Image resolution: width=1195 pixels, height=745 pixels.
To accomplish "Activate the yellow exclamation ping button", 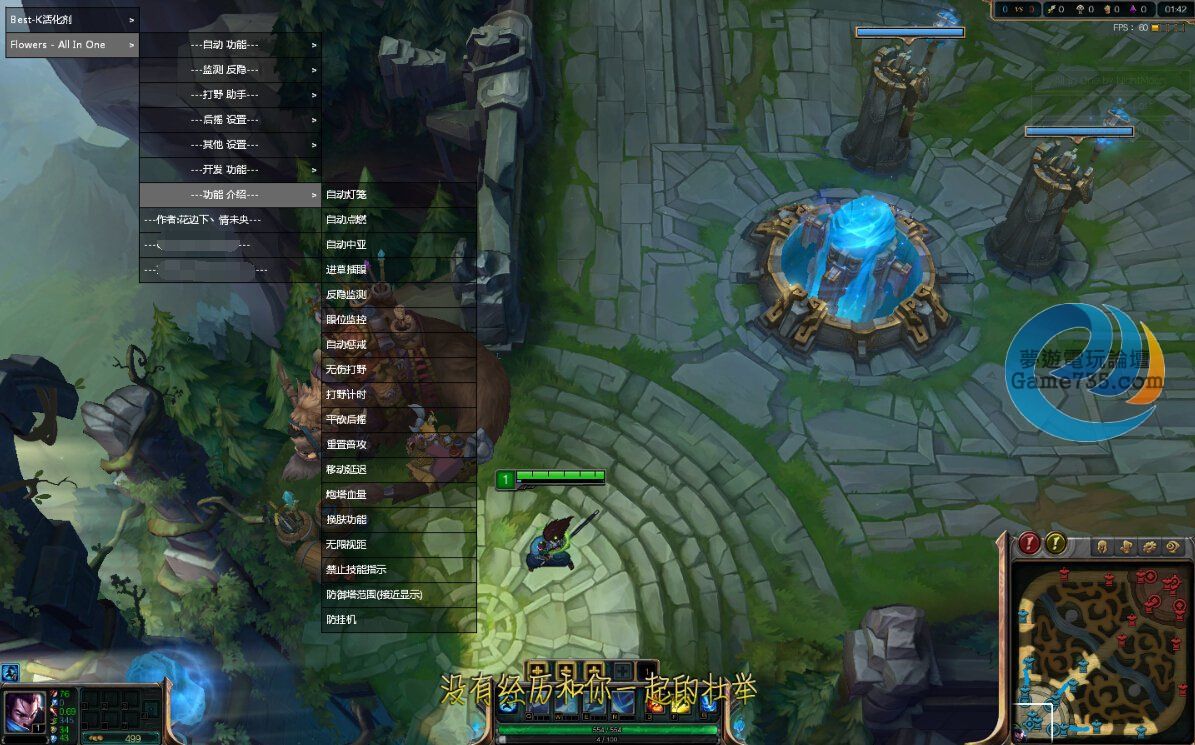I will 1056,544.
